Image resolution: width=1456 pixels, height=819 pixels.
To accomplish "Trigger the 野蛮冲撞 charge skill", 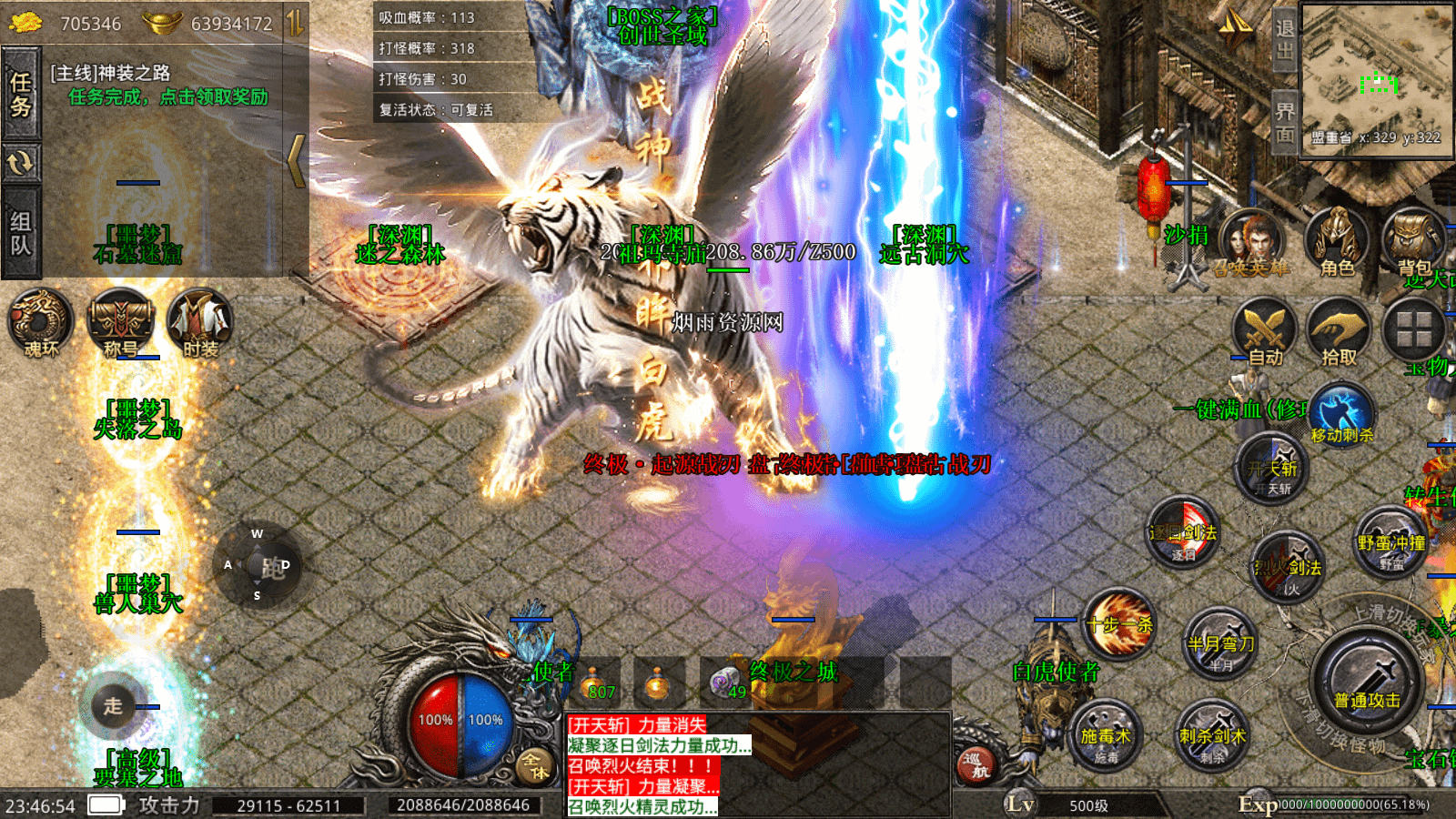I will (1391, 543).
